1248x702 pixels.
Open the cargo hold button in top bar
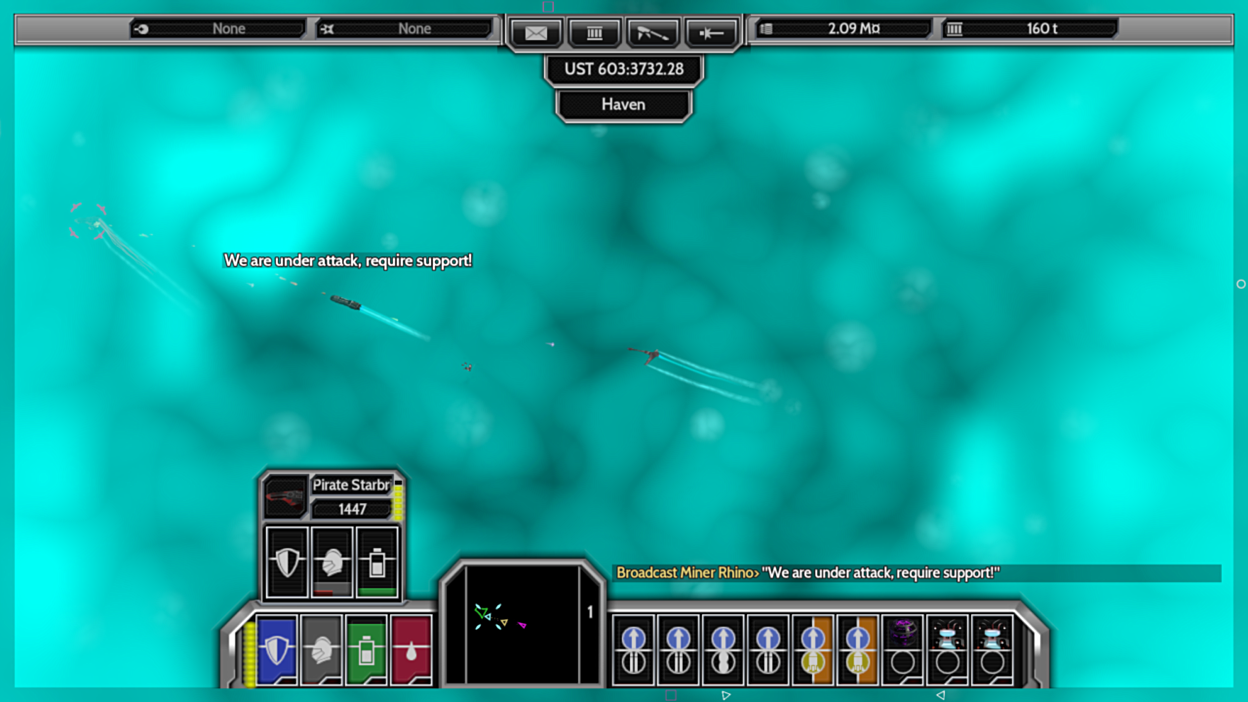point(594,33)
